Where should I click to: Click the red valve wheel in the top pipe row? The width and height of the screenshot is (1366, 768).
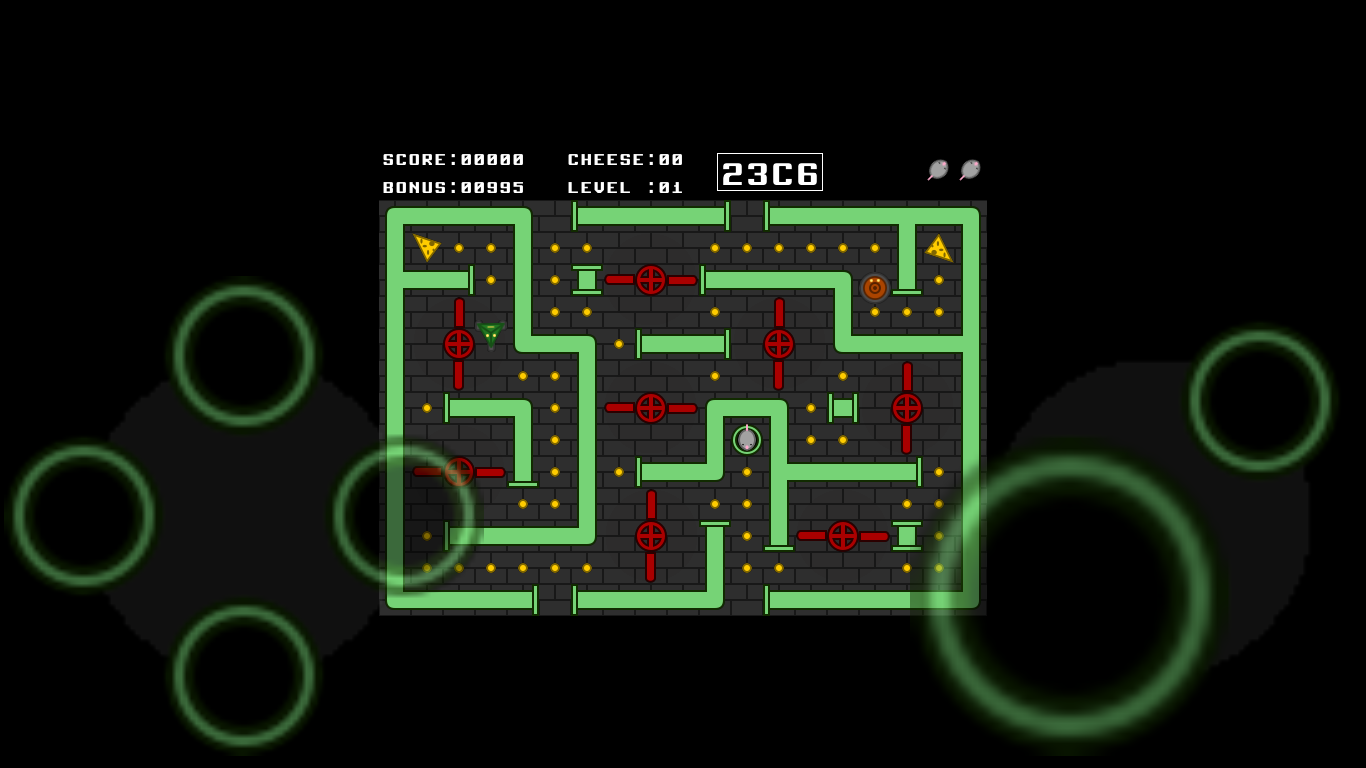(x=653, y=281)
